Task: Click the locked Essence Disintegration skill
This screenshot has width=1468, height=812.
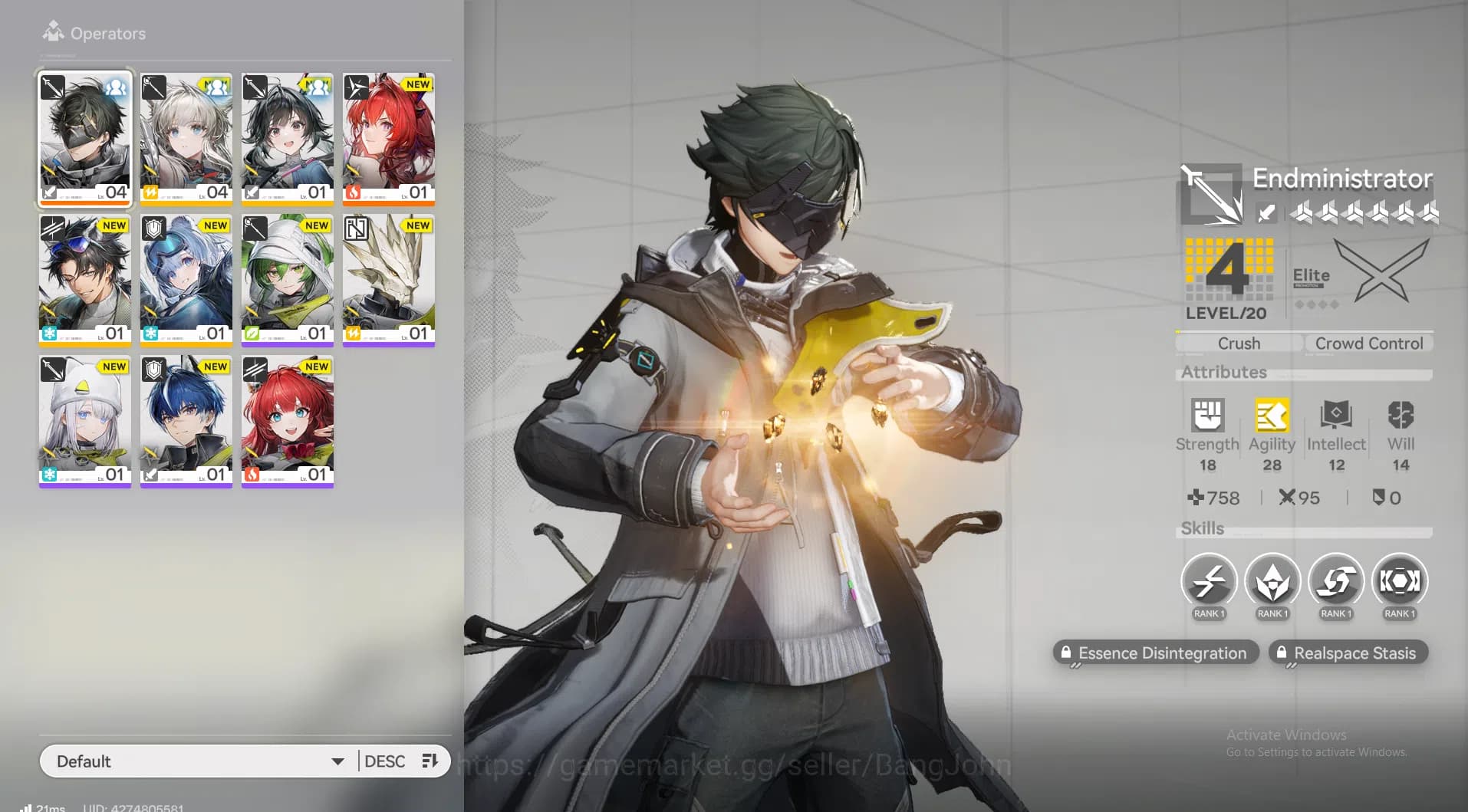Action: 1155,653
